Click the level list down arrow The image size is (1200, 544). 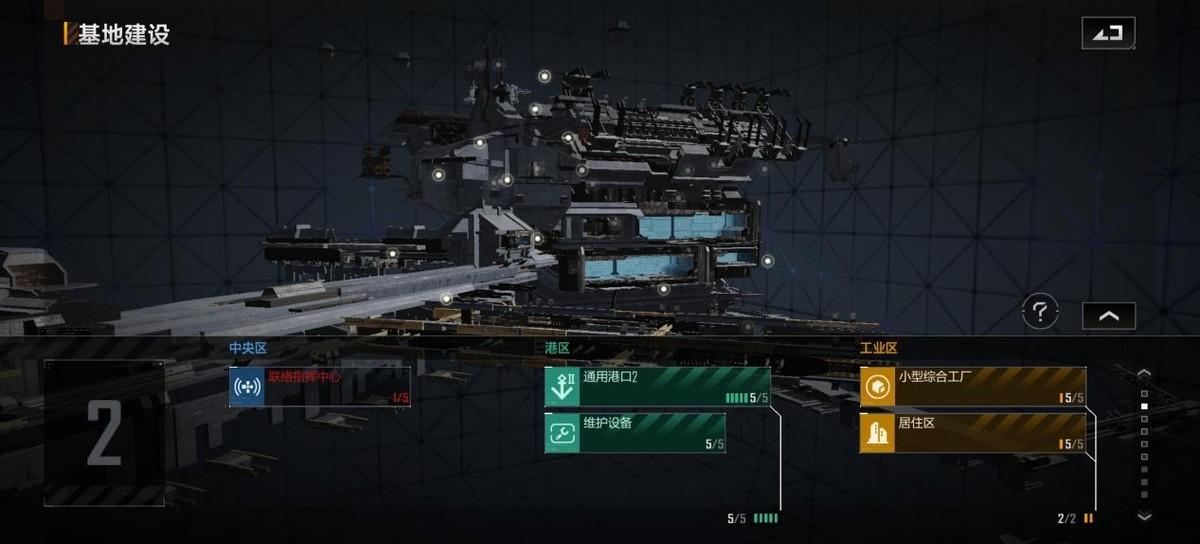(1145, 516)
